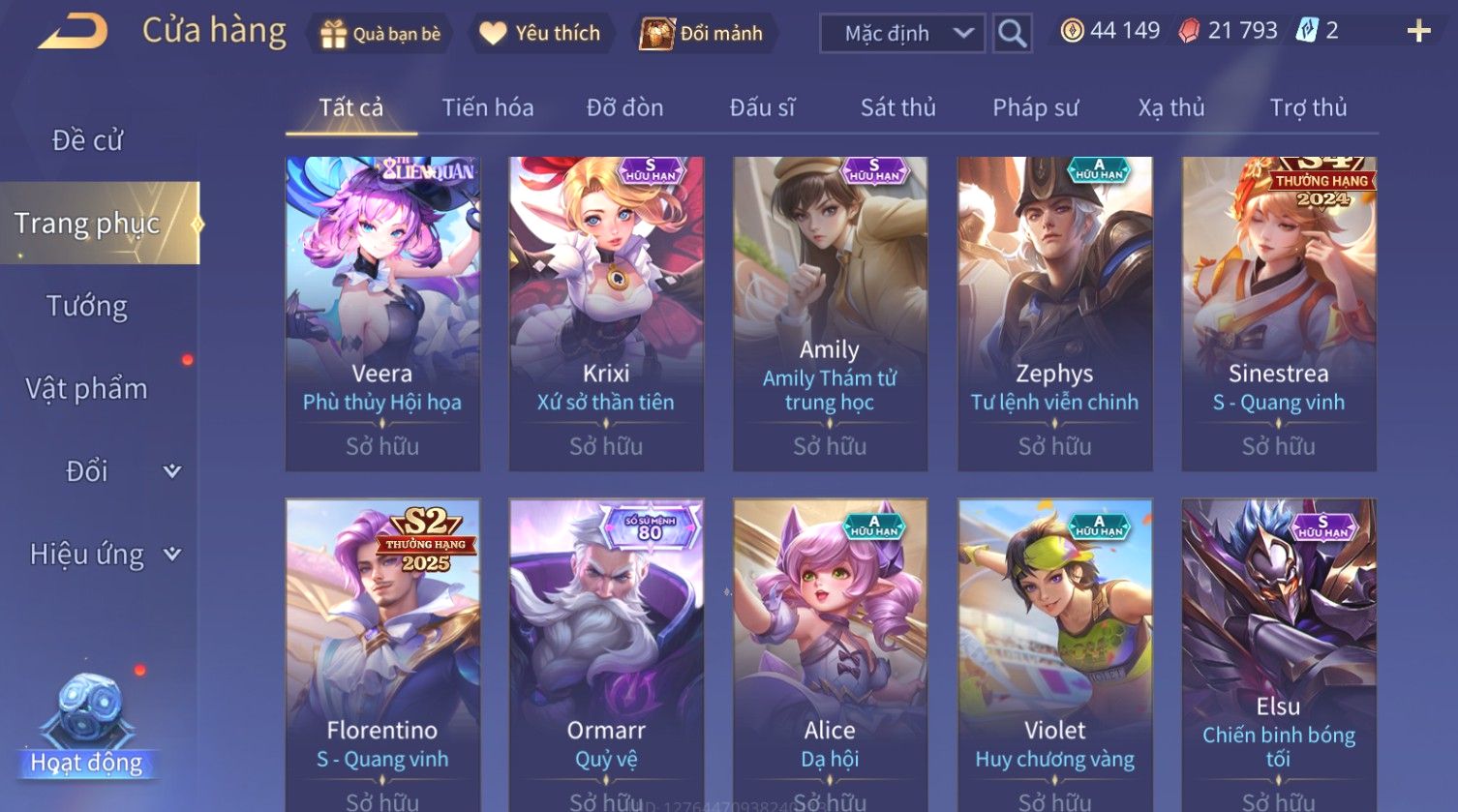Open the Tướng heroes section
Image resolution: width=1458 pixels, height=812 pixels.
(87, 306)
